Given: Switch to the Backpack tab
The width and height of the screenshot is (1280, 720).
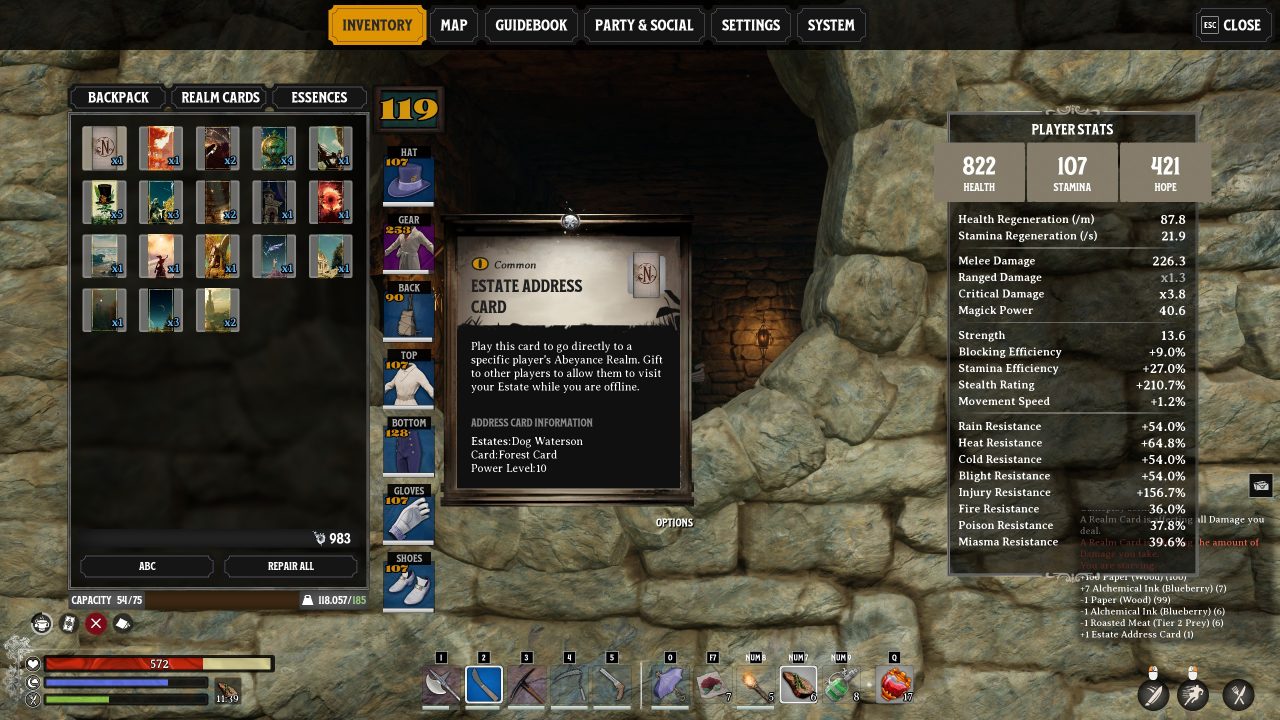Looking at the screenshot, I should pyautogui.click(x=118, y=97).
